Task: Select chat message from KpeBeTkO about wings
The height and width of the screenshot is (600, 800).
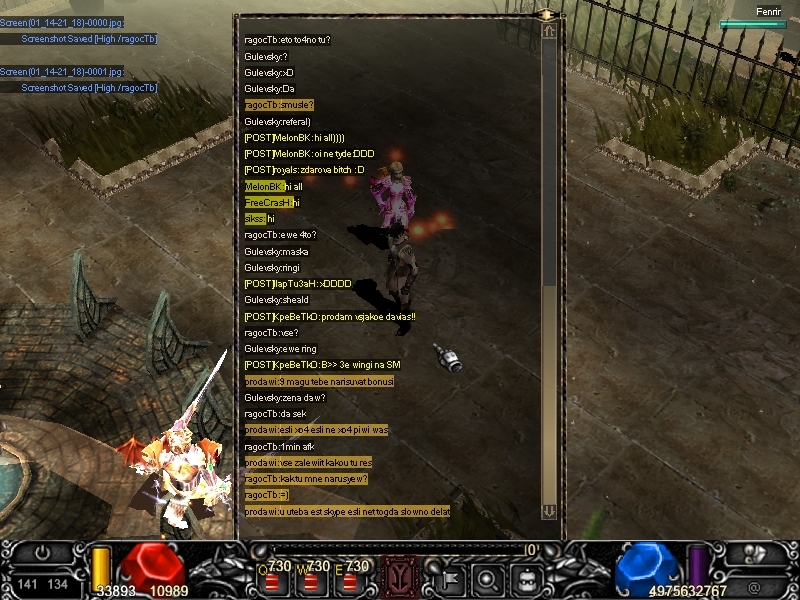Action: (322, 365)
